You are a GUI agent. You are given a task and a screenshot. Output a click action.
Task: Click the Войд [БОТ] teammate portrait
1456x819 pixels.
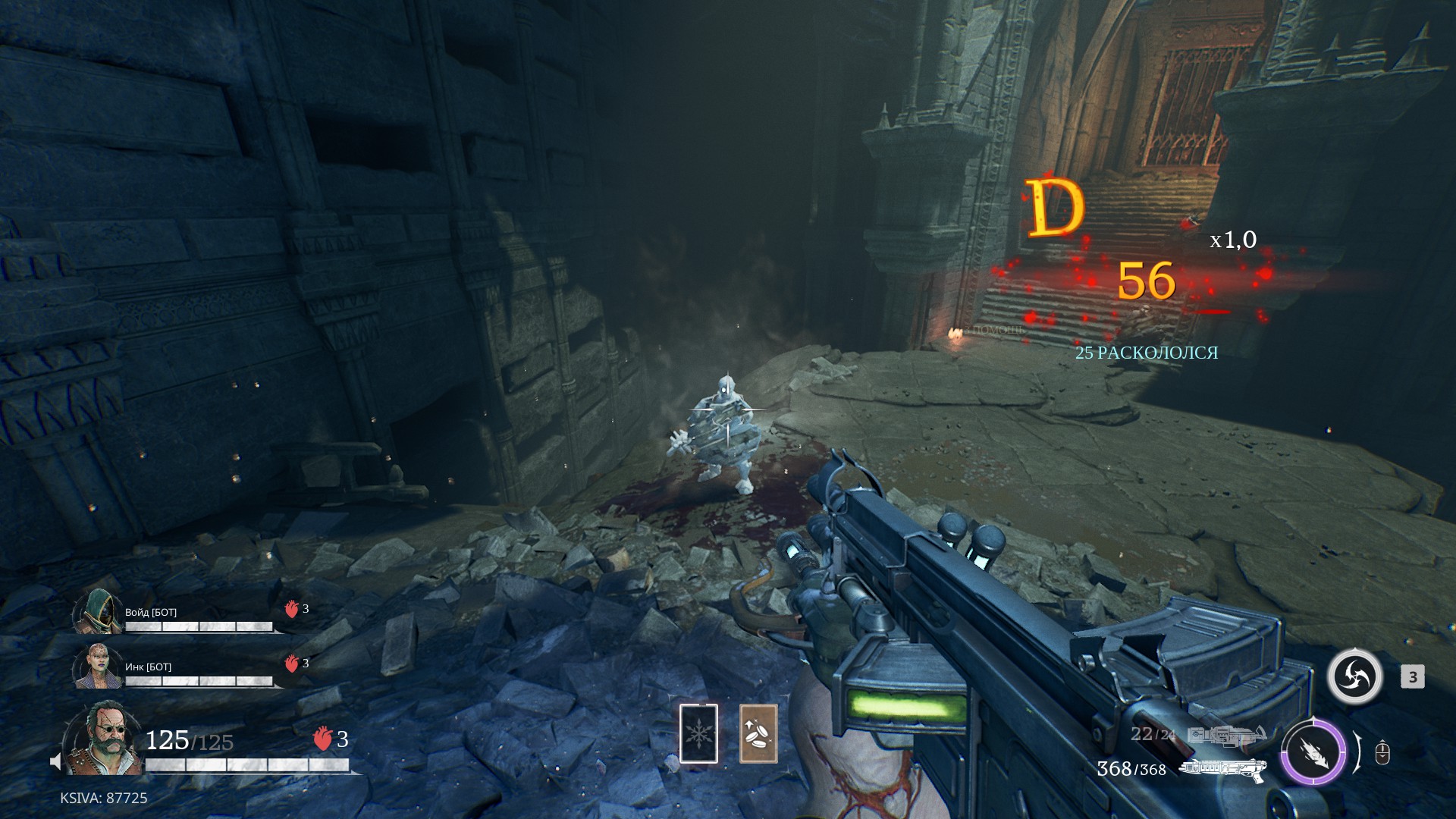97,611
